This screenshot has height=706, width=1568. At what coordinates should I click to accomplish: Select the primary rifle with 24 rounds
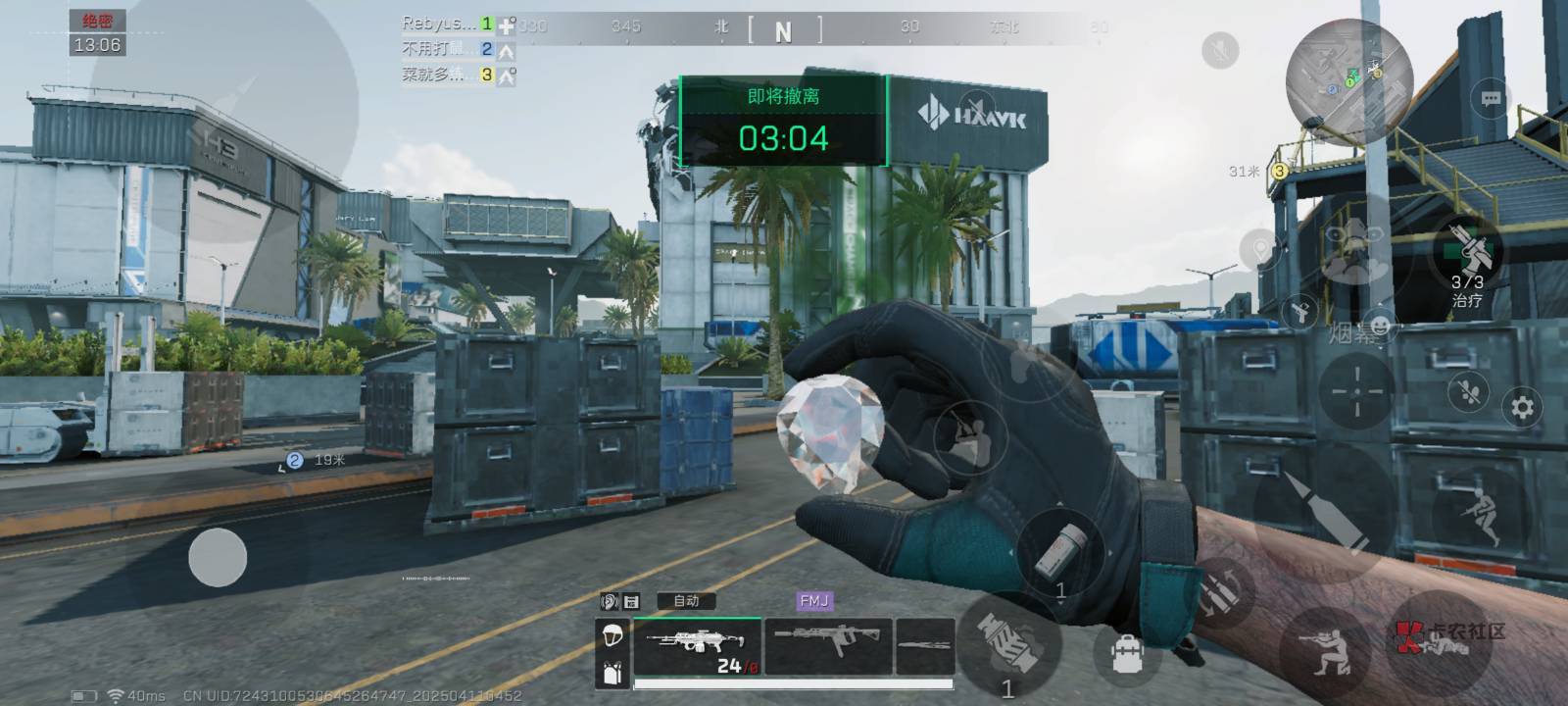coord(697,646)
